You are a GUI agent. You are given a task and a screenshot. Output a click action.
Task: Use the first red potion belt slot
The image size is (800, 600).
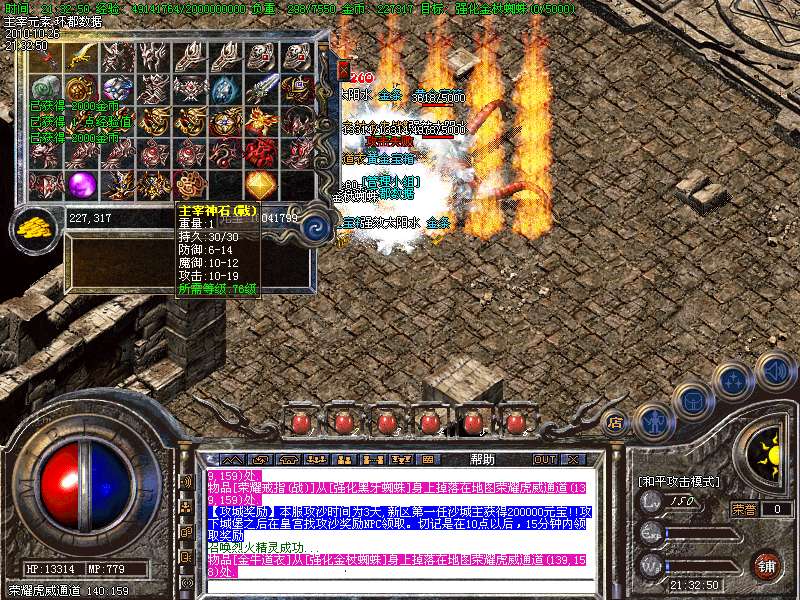click(299, 423)
